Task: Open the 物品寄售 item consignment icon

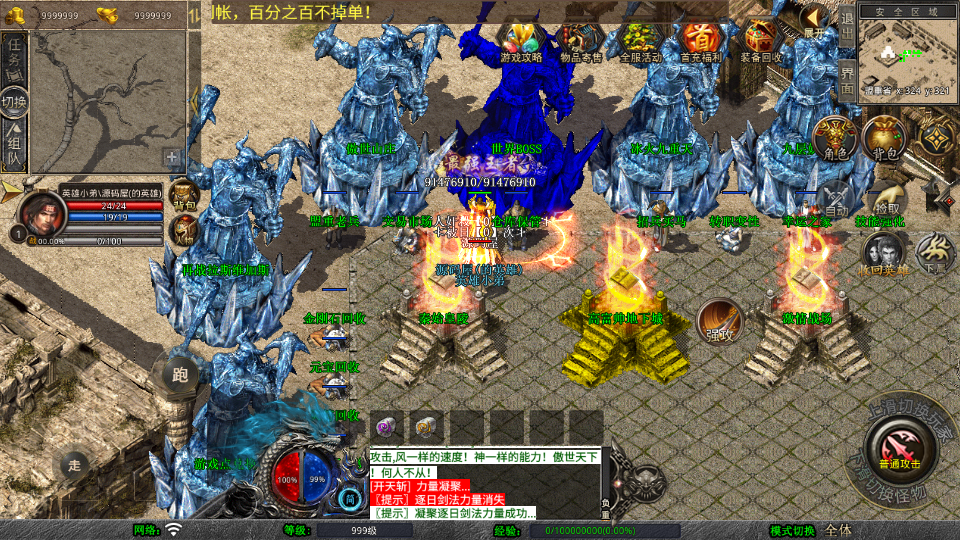Action: point(581,40)
